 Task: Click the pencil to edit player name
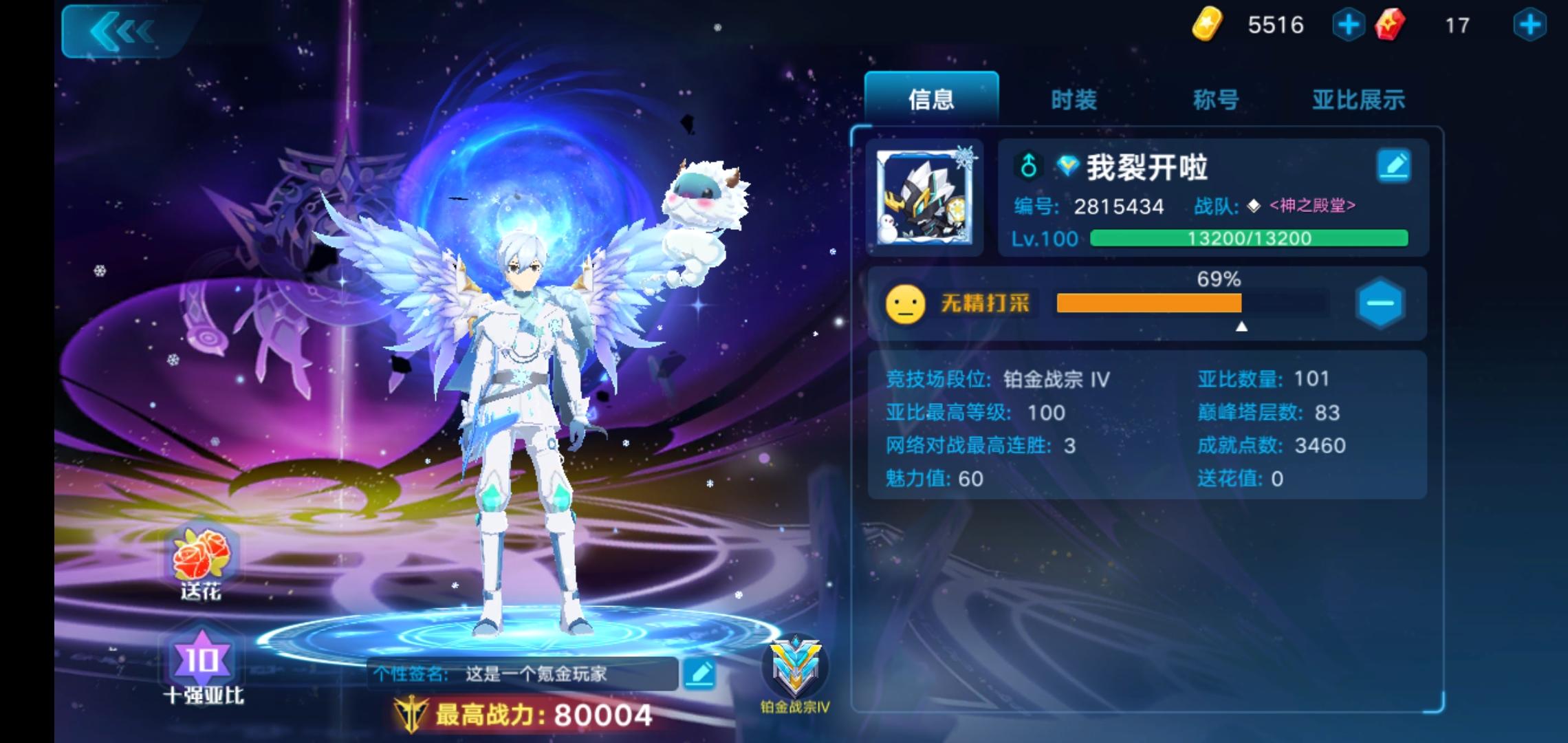(x=1395, y=165)
